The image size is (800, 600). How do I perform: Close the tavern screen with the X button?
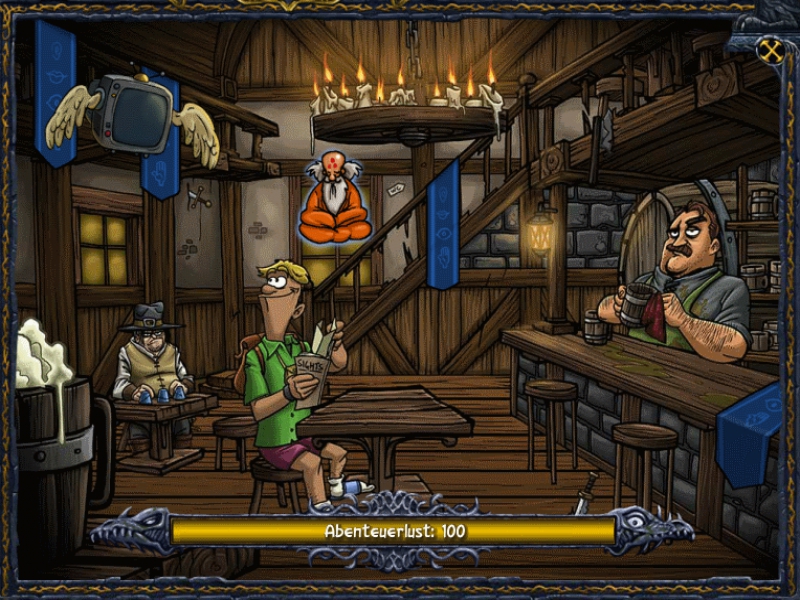click(x=770, y=51)
